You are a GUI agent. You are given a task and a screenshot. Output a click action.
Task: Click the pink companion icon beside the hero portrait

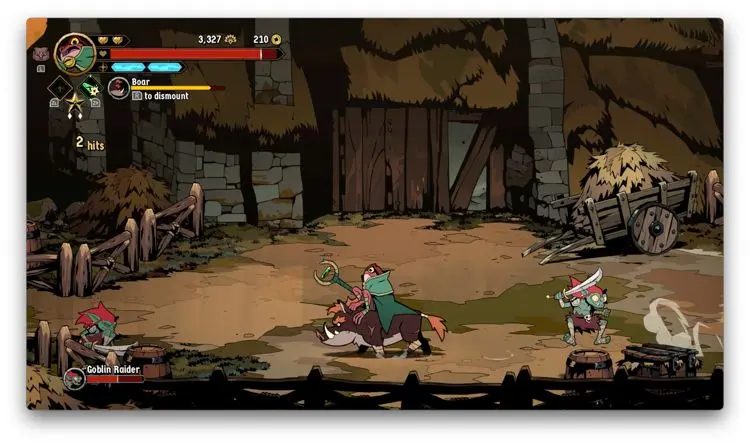40,53
